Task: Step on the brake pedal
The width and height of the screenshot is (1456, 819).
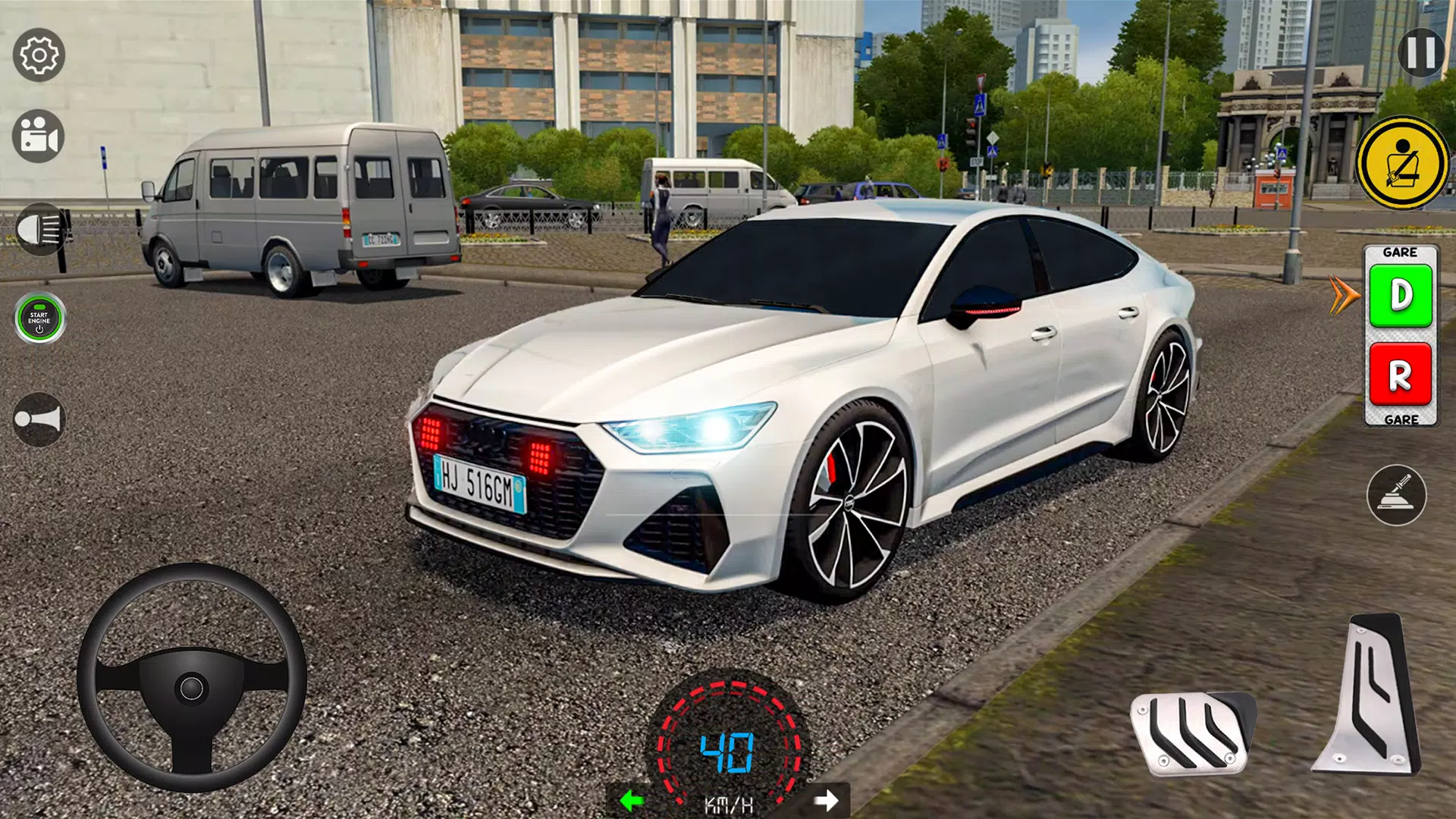Action: pos(1192,733)
